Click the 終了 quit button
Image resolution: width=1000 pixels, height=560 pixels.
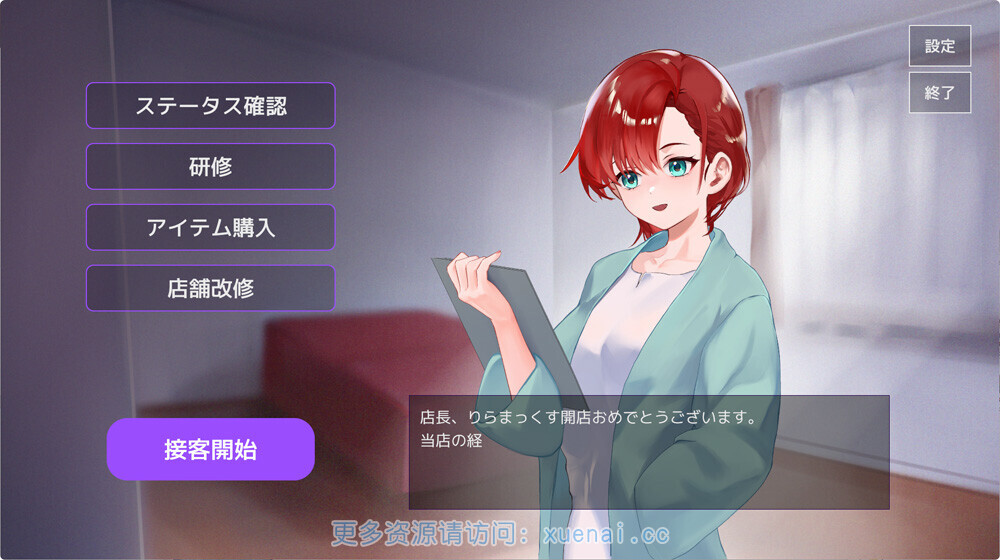click(939, 92)
